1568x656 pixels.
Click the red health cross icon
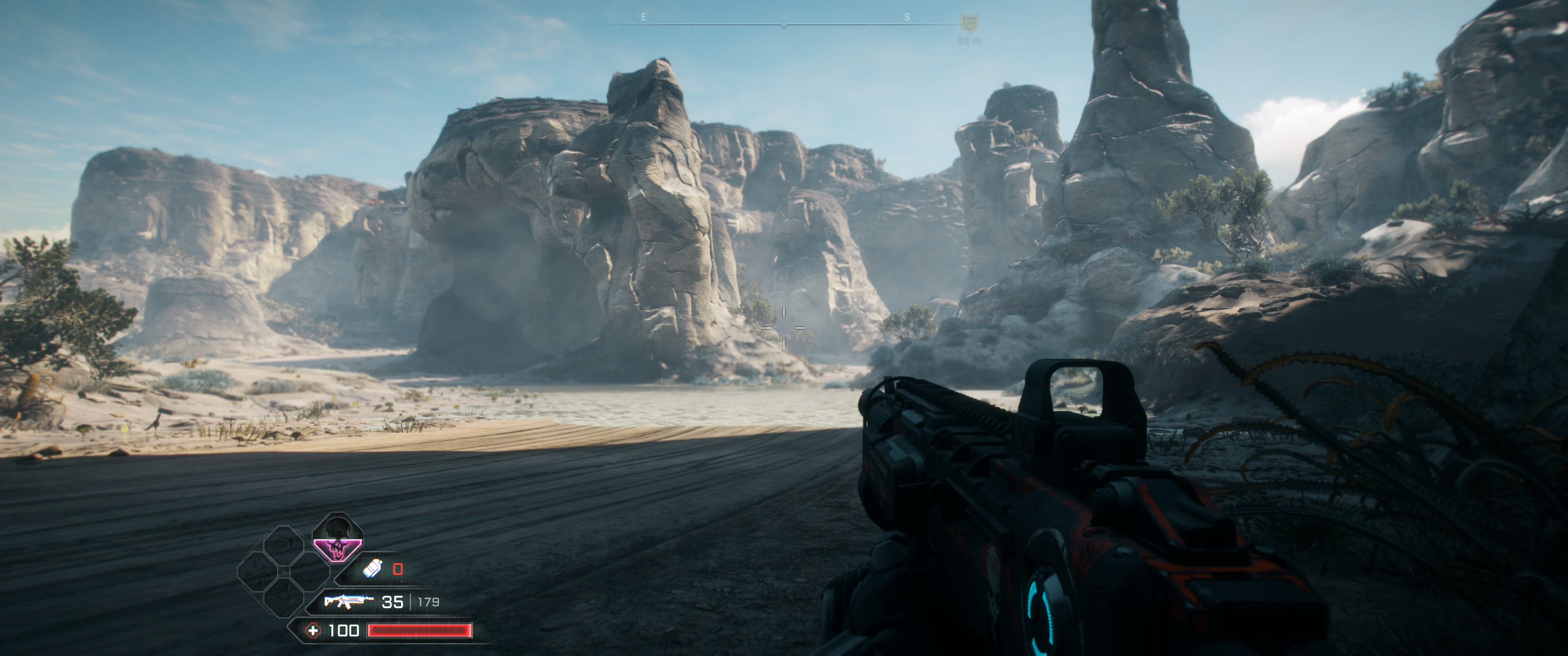[x=313, y=630]
